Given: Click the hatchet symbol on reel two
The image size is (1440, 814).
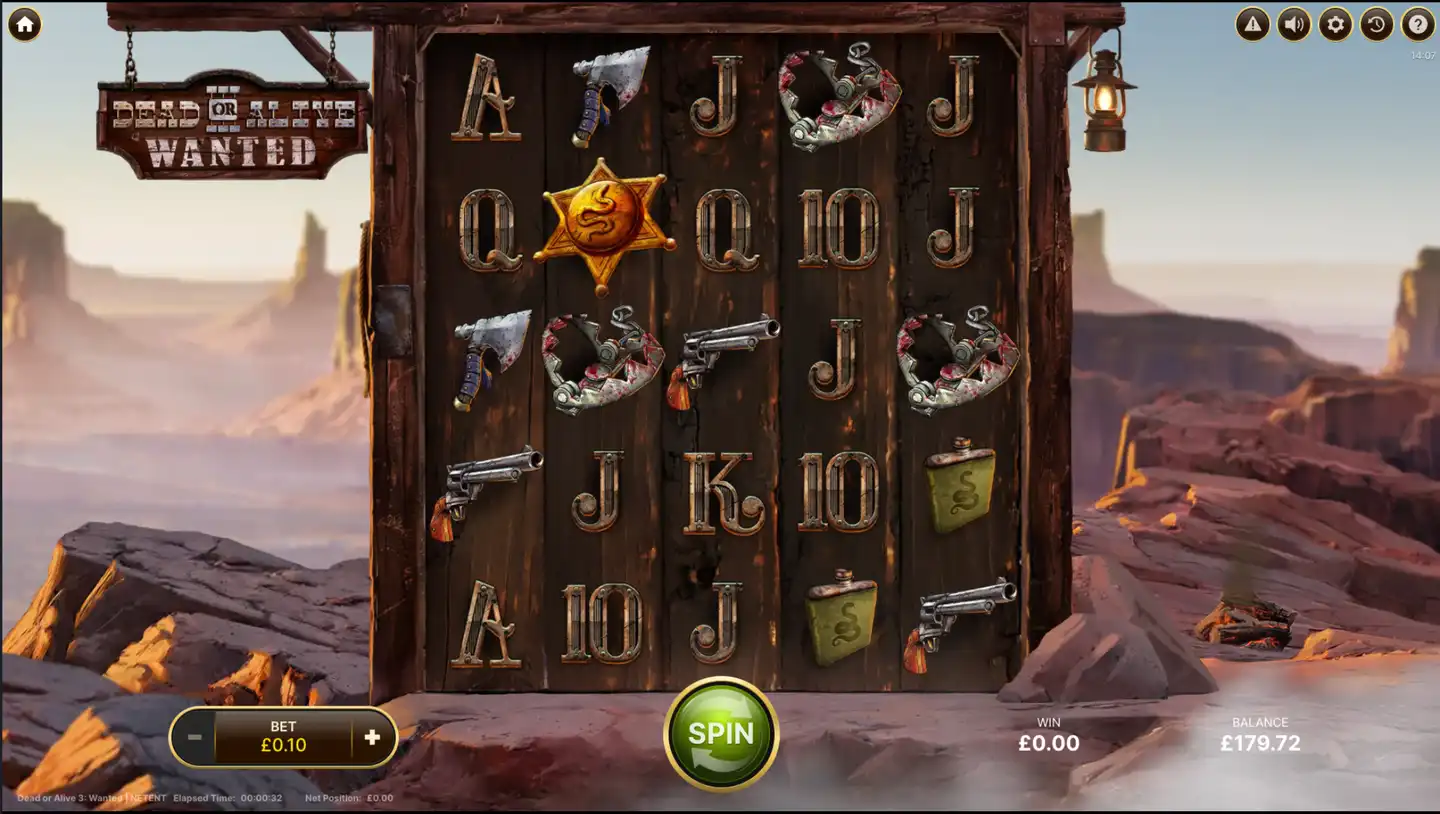Looking at the screenshot, I should pos(607,95).
